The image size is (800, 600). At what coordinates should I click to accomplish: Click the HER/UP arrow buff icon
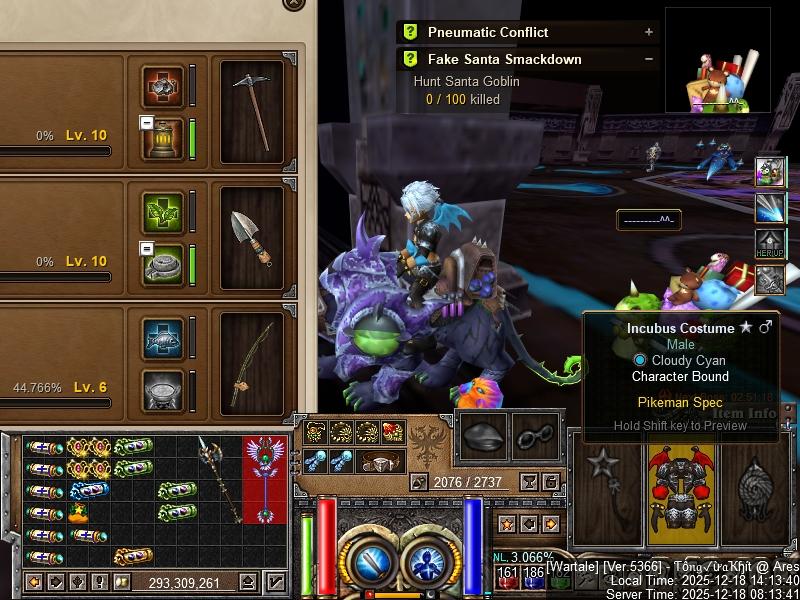tap(770, 244)
